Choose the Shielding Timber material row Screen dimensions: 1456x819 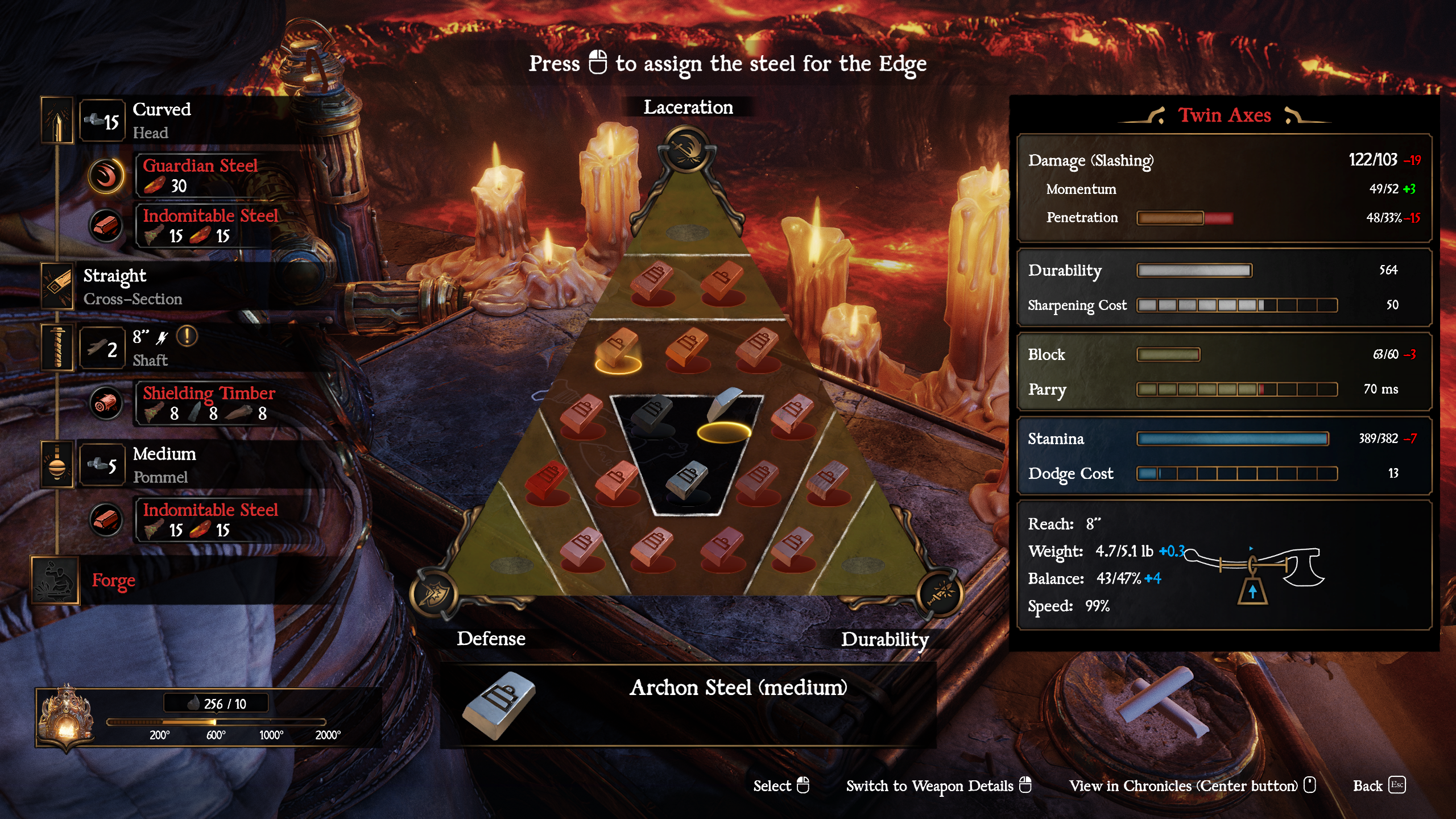point(208,403)
